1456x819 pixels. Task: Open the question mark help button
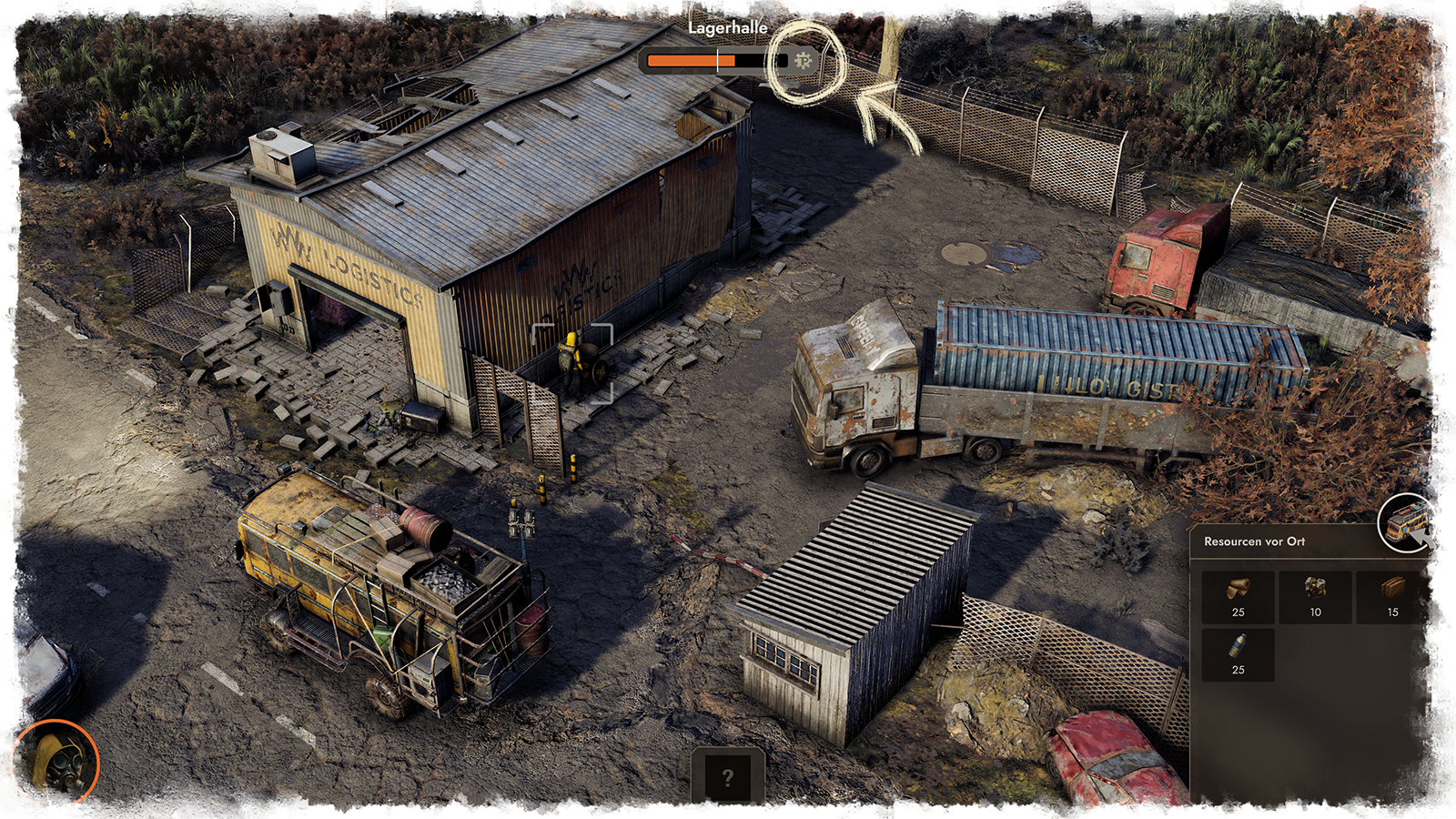point(727,778)
